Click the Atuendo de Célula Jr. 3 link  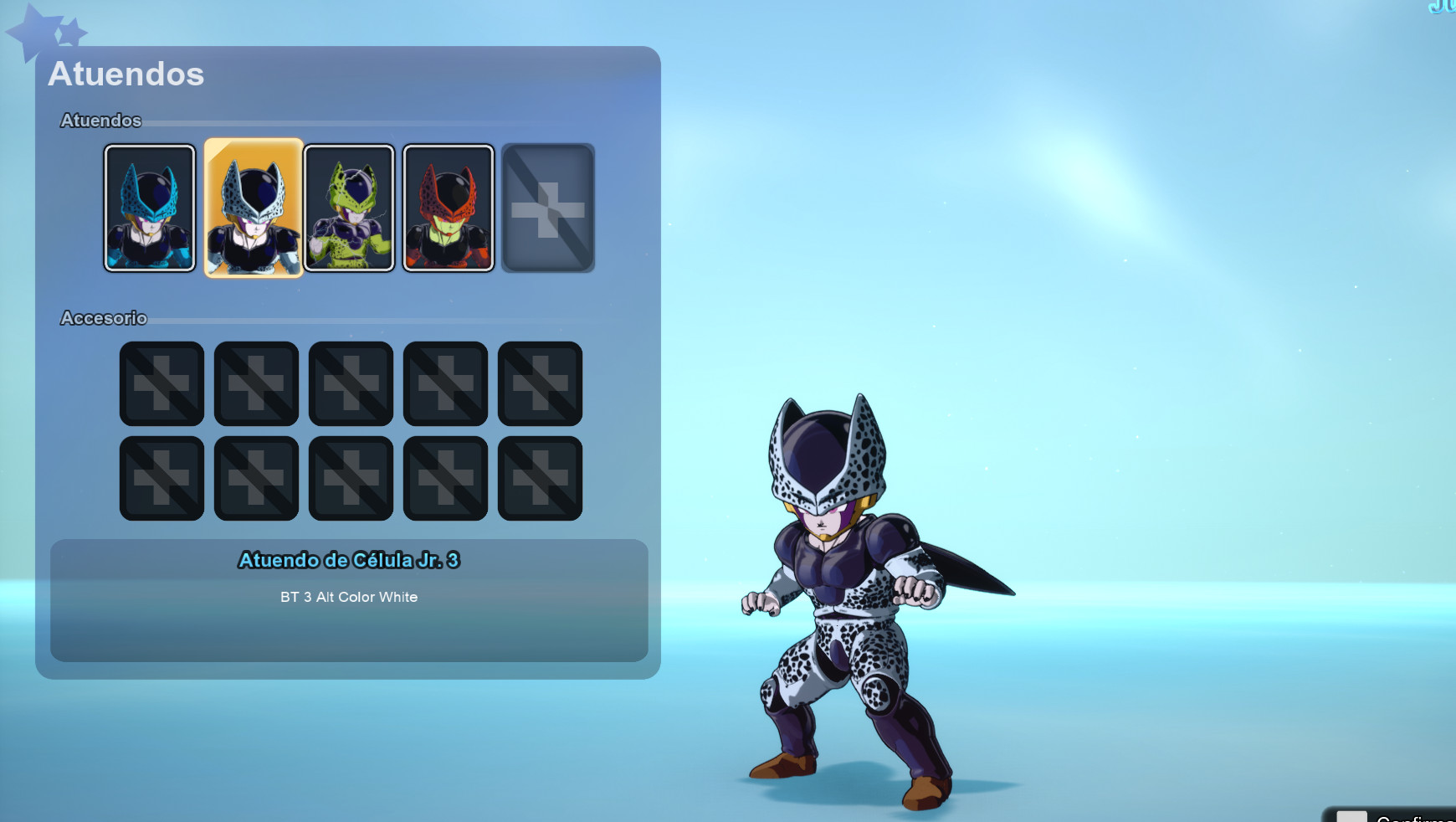tap(351, 561)
